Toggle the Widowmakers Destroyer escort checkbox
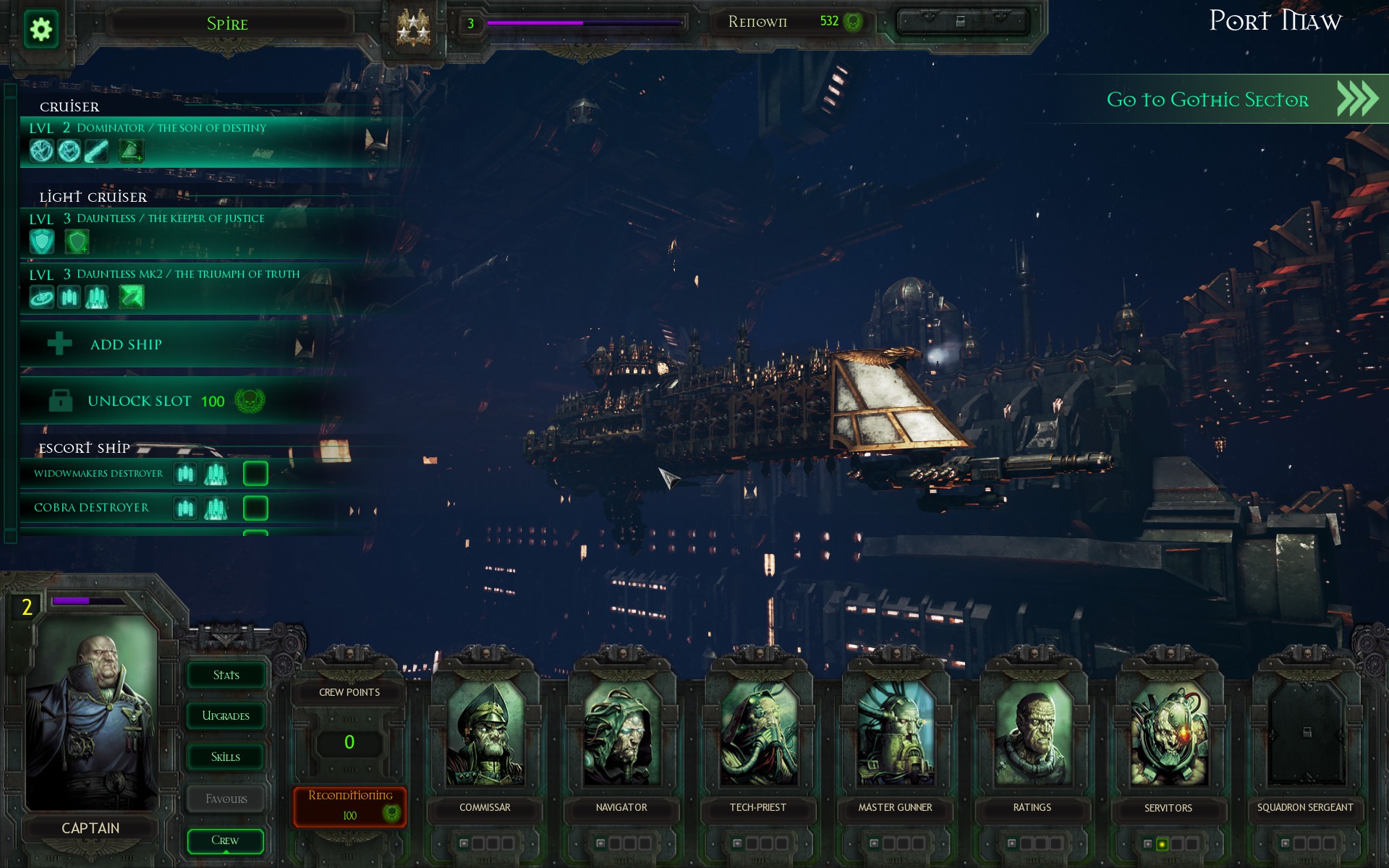1389x868 pixels. click(x=255, y=474)
